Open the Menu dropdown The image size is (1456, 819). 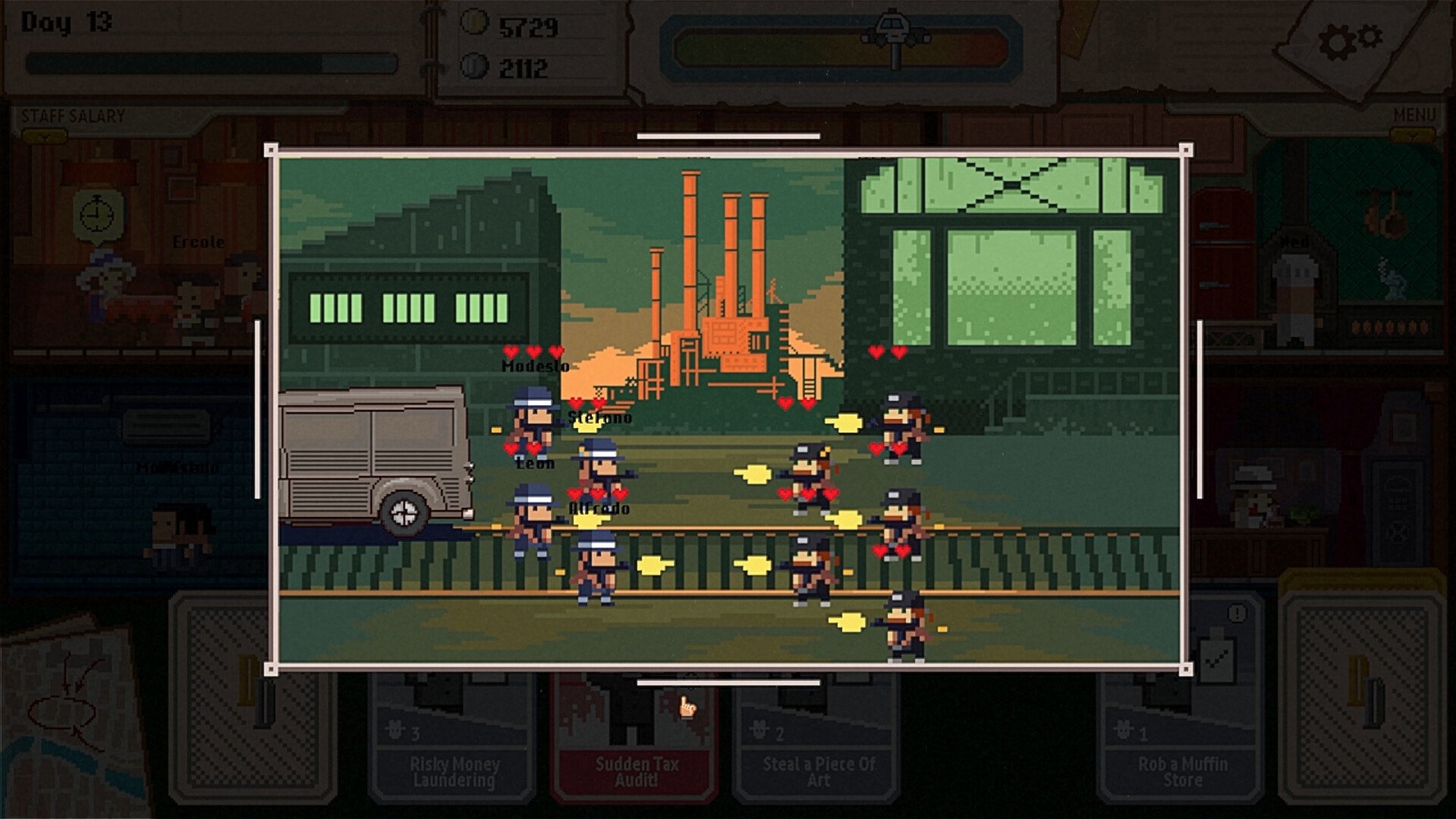pos(1413,135)
